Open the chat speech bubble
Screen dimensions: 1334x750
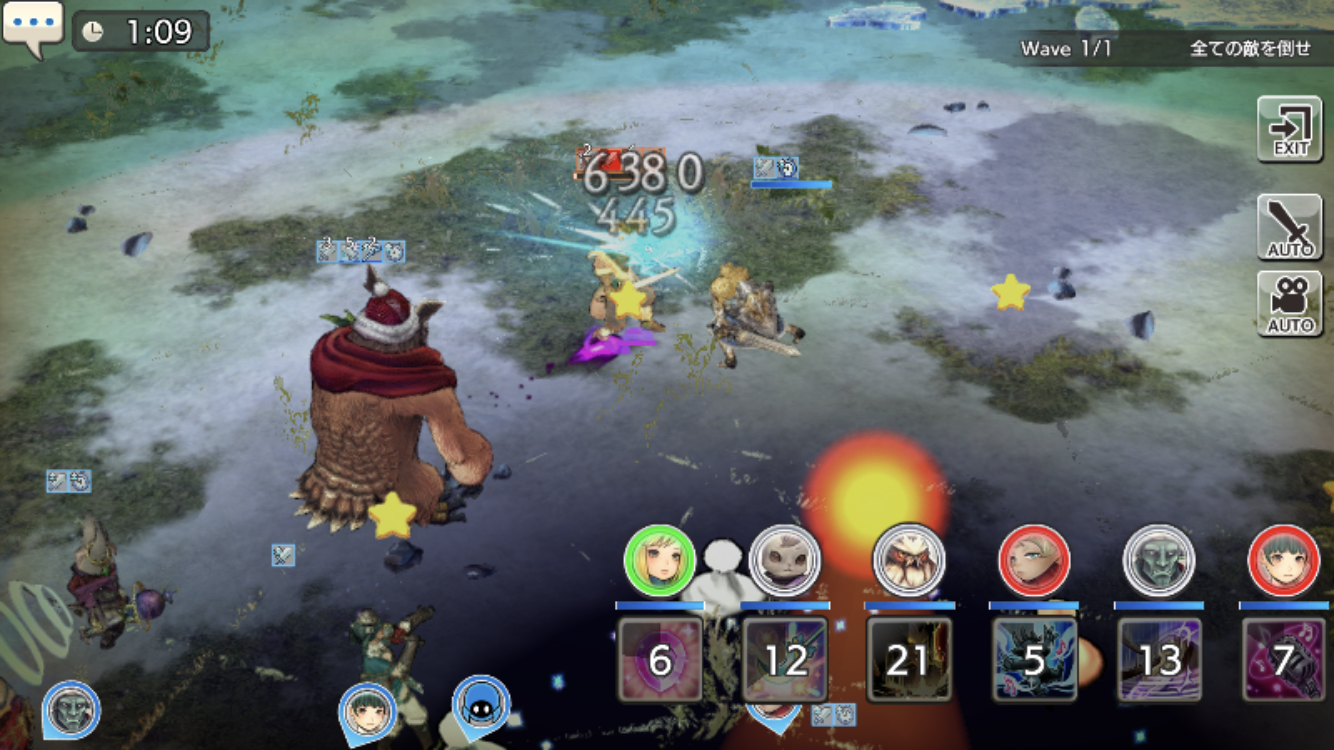click(32, 27)
